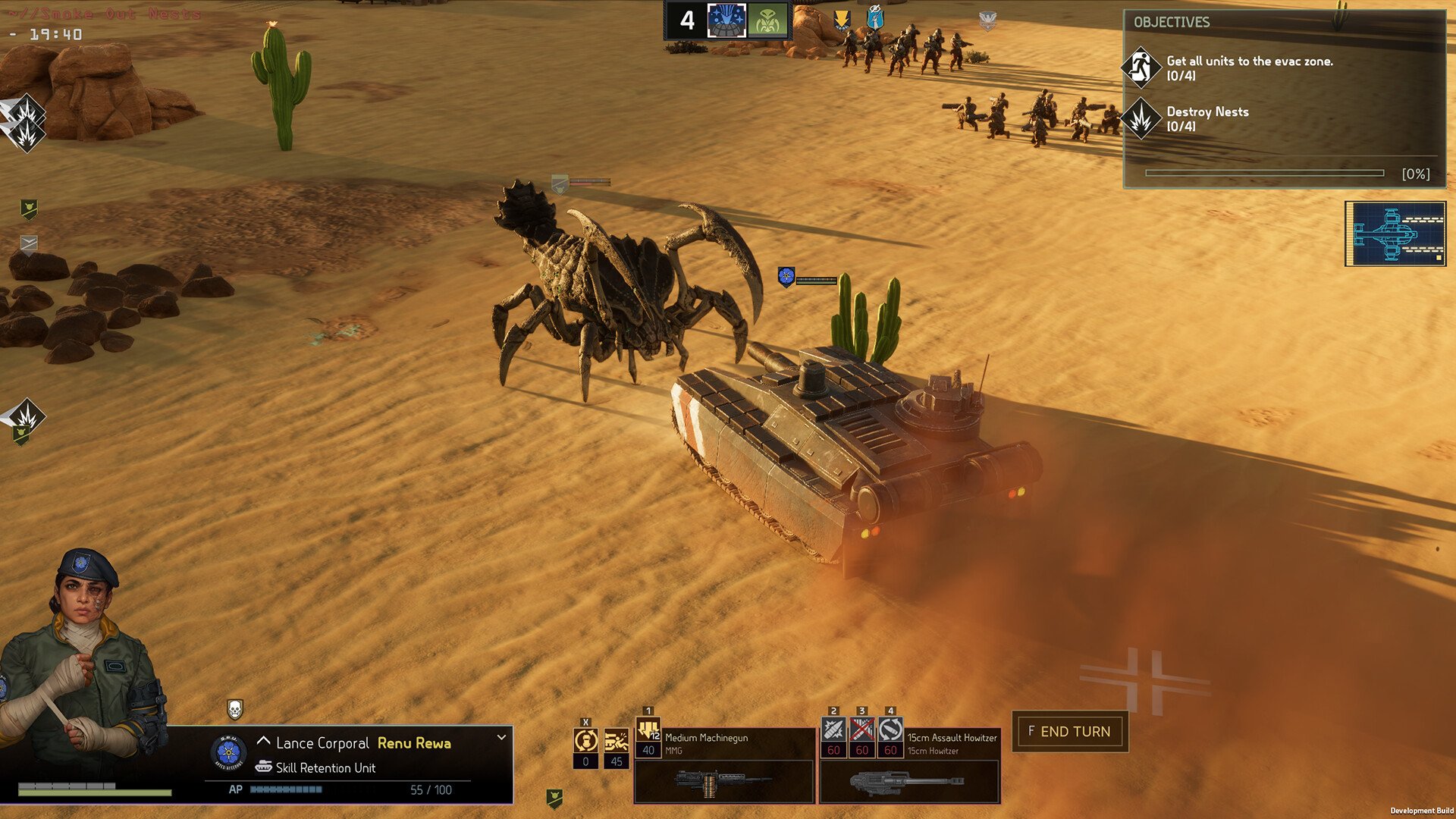The width and height of the screenshot is (1456, 819).
Task: Use the crew rotate ability icon
Action: (585, 741)
